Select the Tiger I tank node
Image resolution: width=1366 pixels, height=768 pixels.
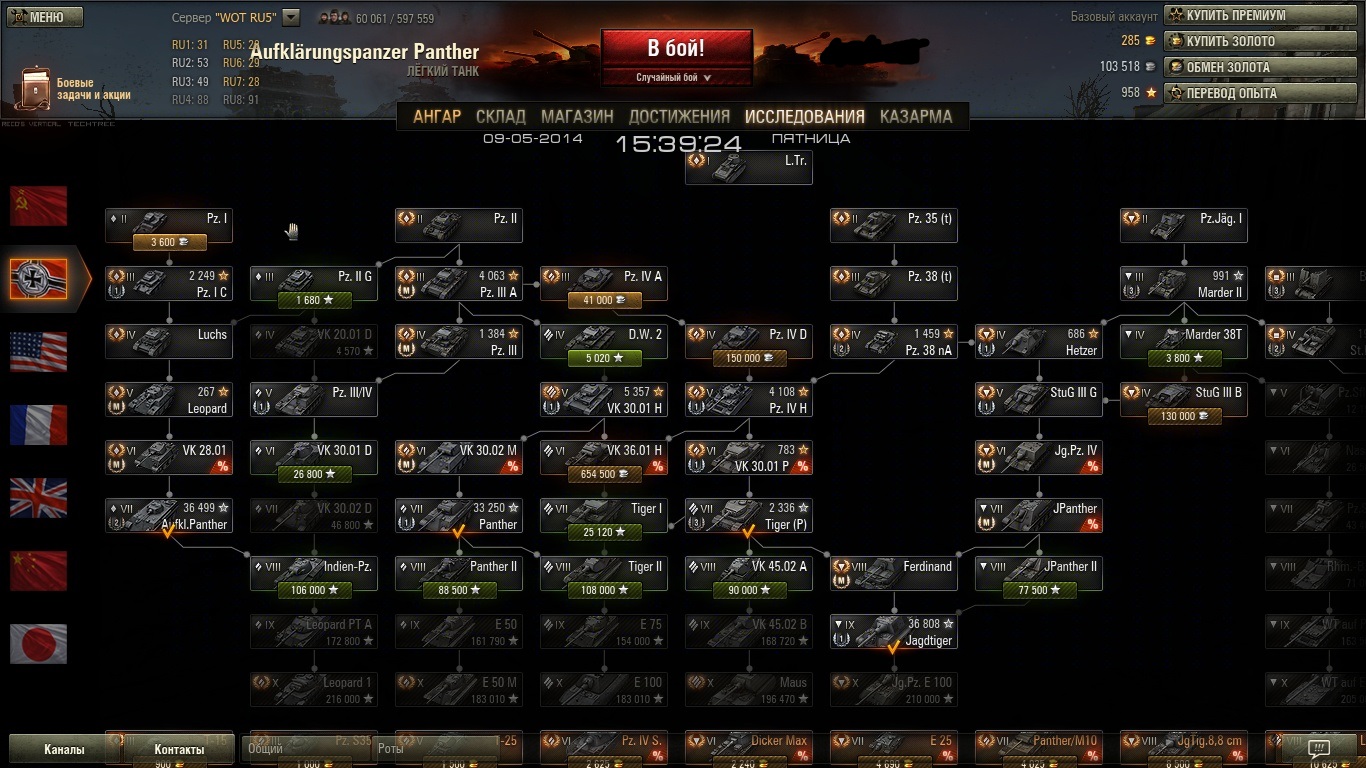(x=603, y=516)
